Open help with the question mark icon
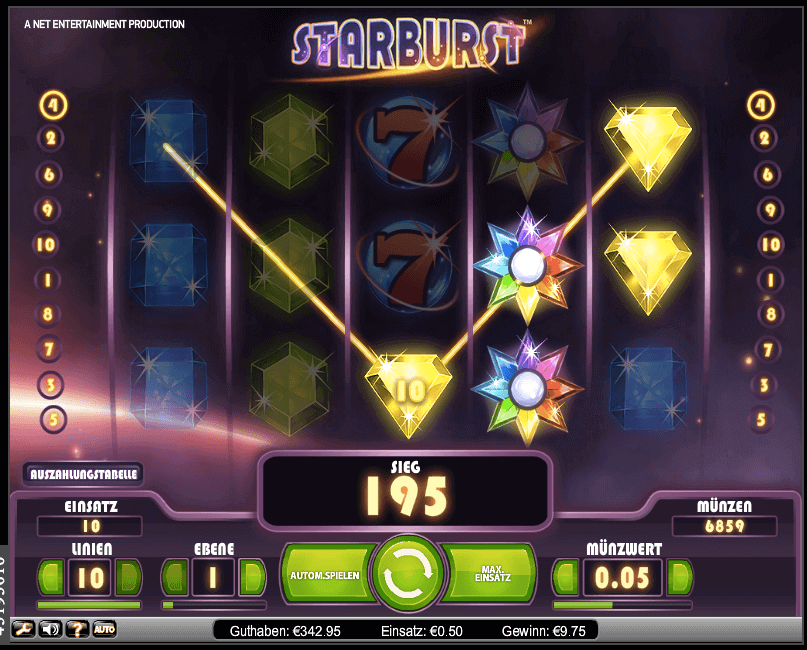 [76, 629]
